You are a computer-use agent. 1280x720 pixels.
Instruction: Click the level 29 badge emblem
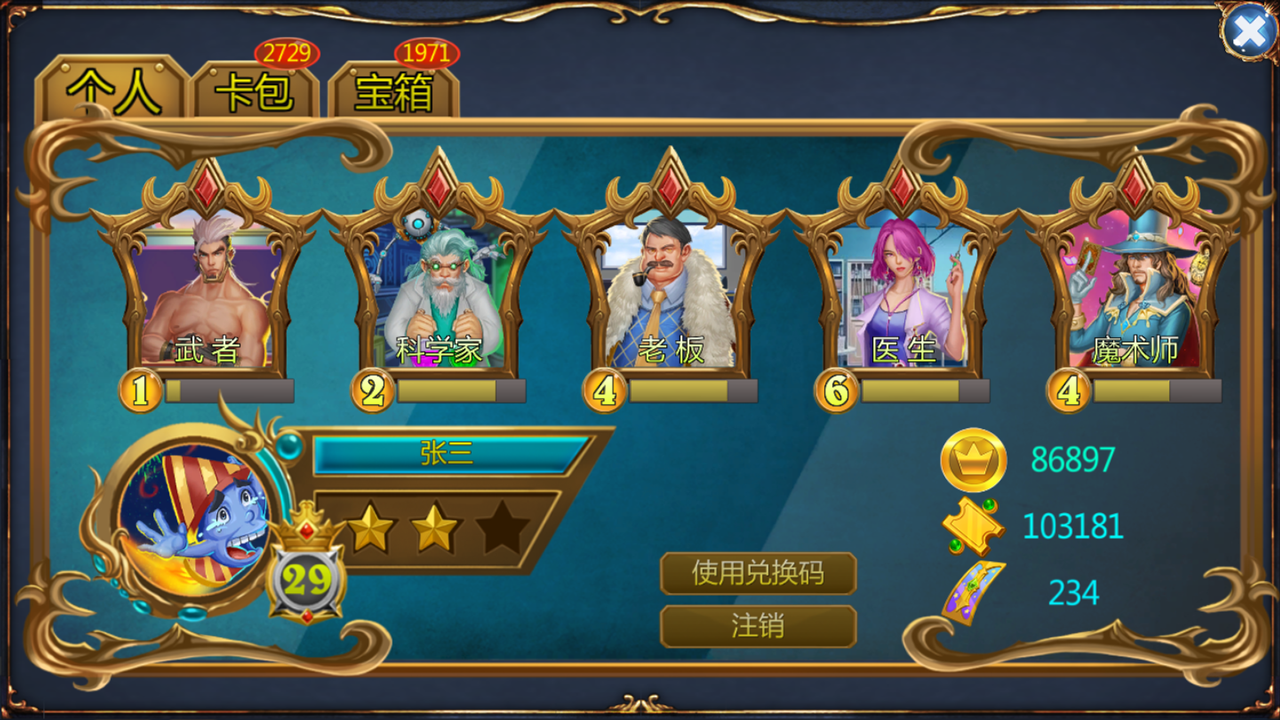307,578
